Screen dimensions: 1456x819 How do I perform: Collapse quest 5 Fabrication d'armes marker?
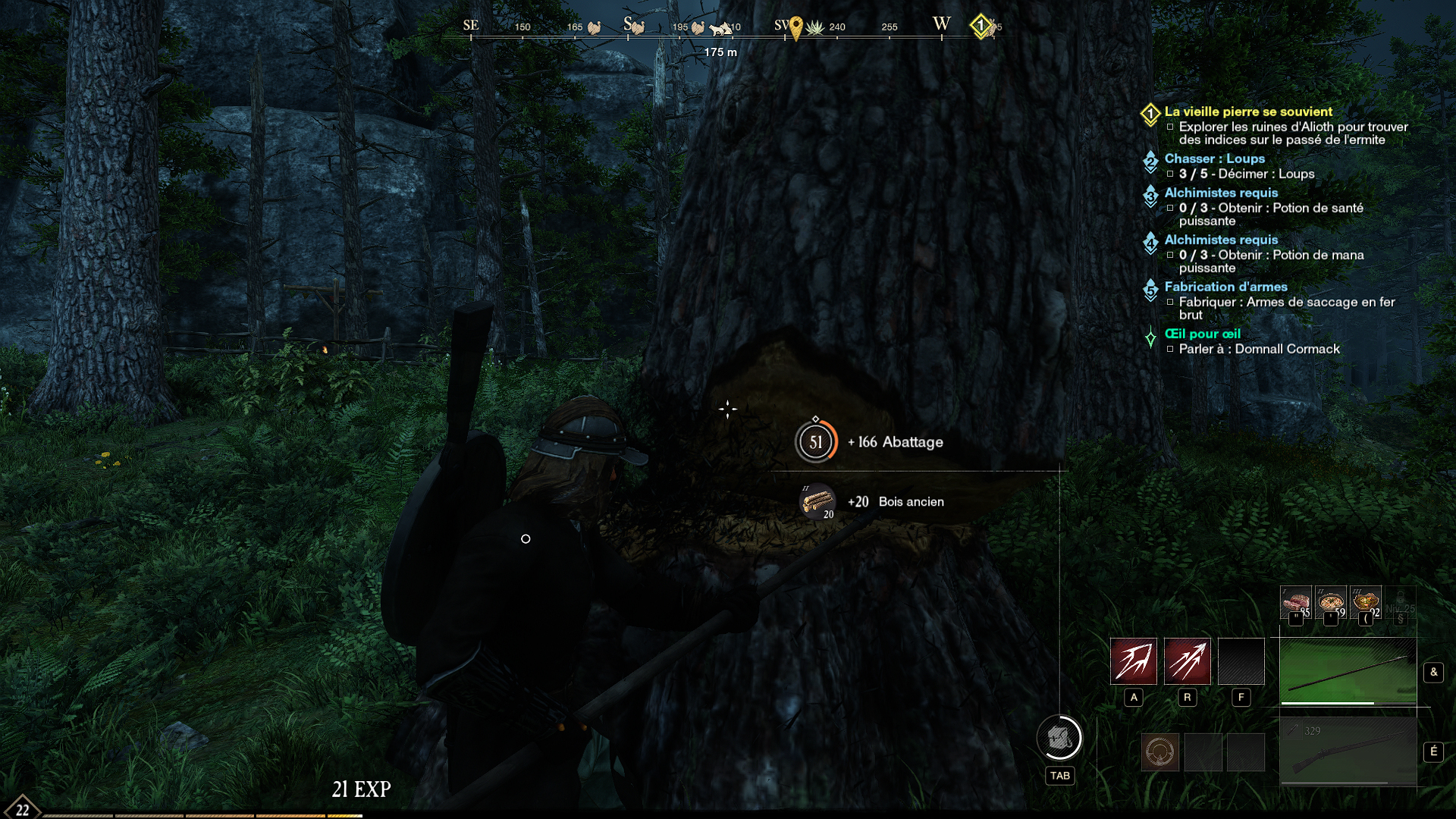click(x=1150, y=289)
